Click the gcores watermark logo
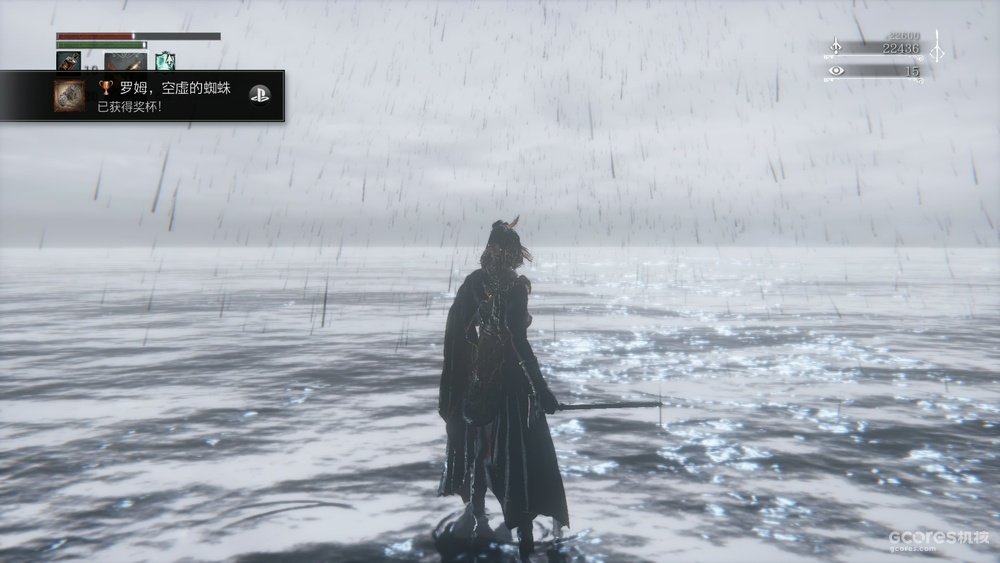This screenshot has width=1000, height=563. point(939,539)
